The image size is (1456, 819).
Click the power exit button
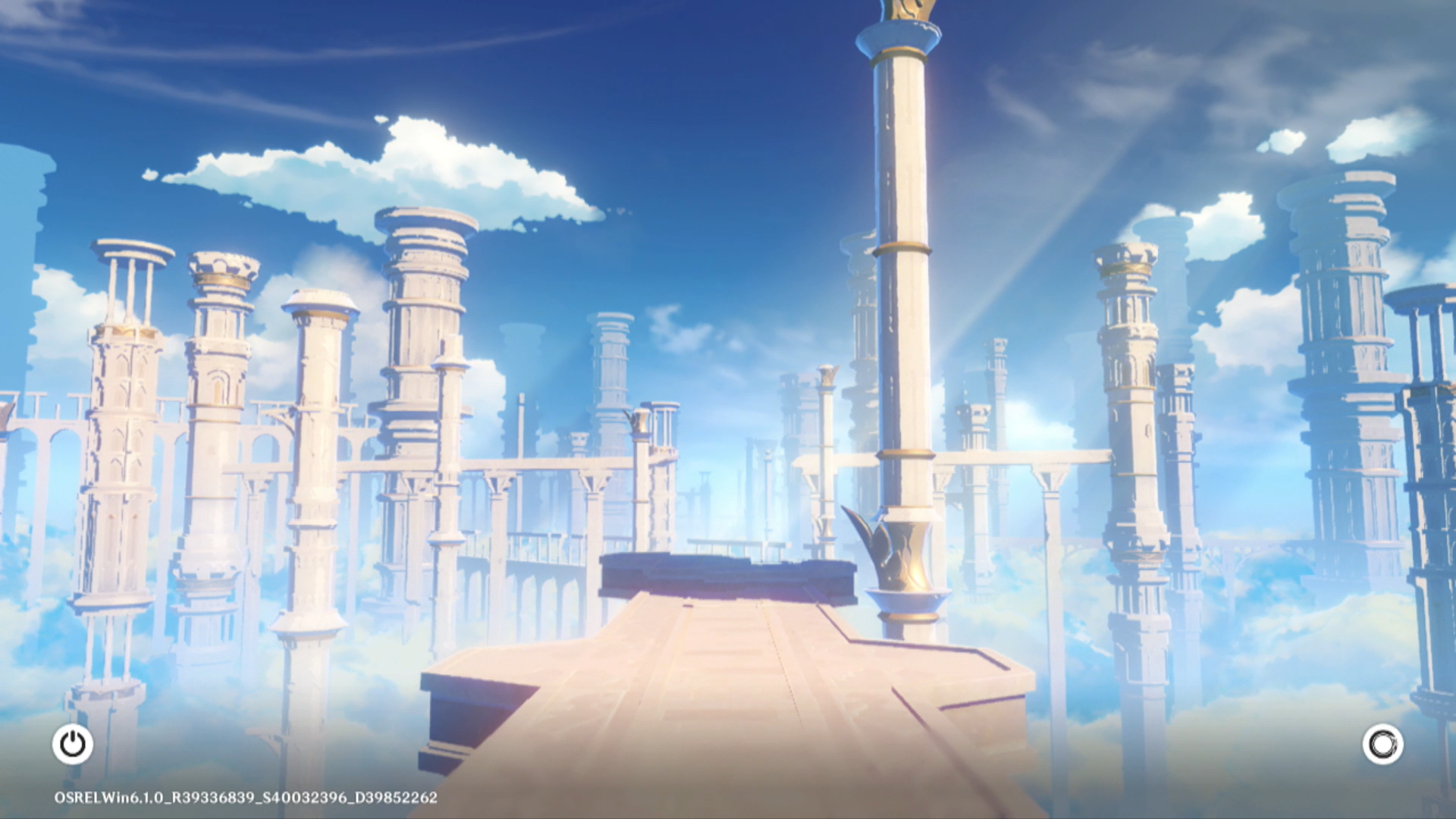73,744
